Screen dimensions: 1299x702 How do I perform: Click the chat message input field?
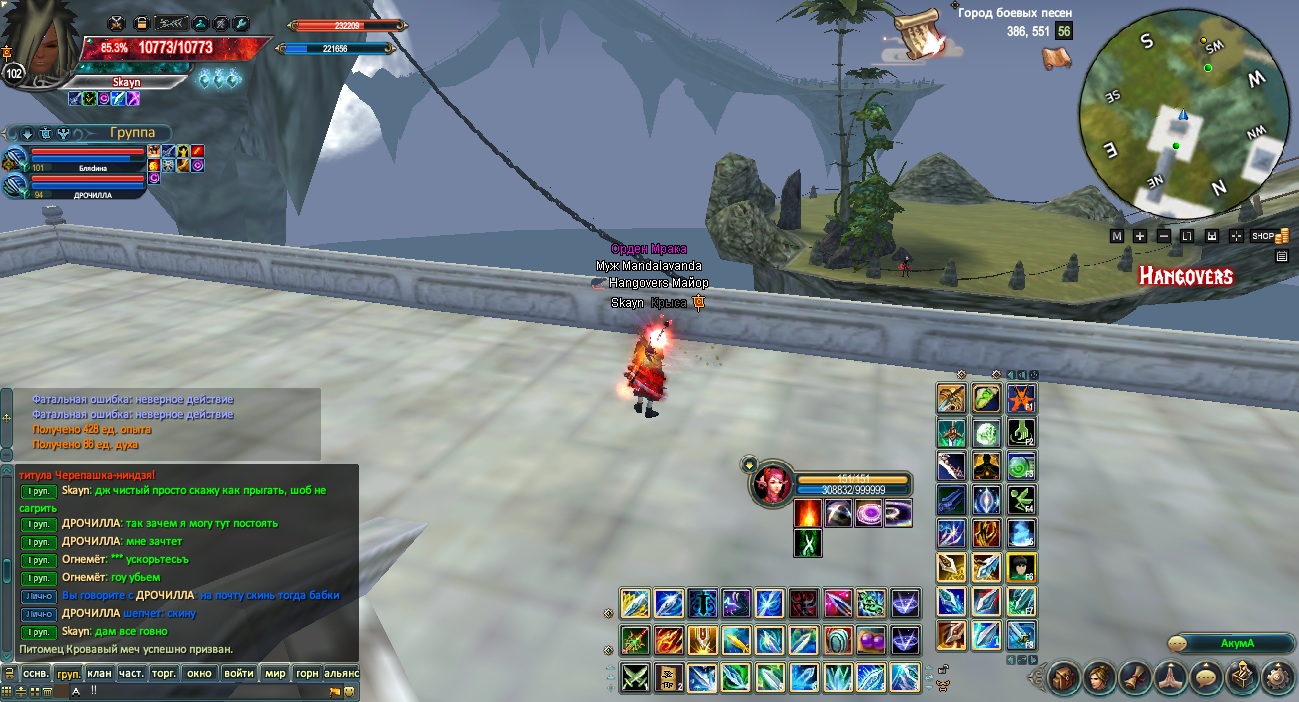tap(200, 690)
